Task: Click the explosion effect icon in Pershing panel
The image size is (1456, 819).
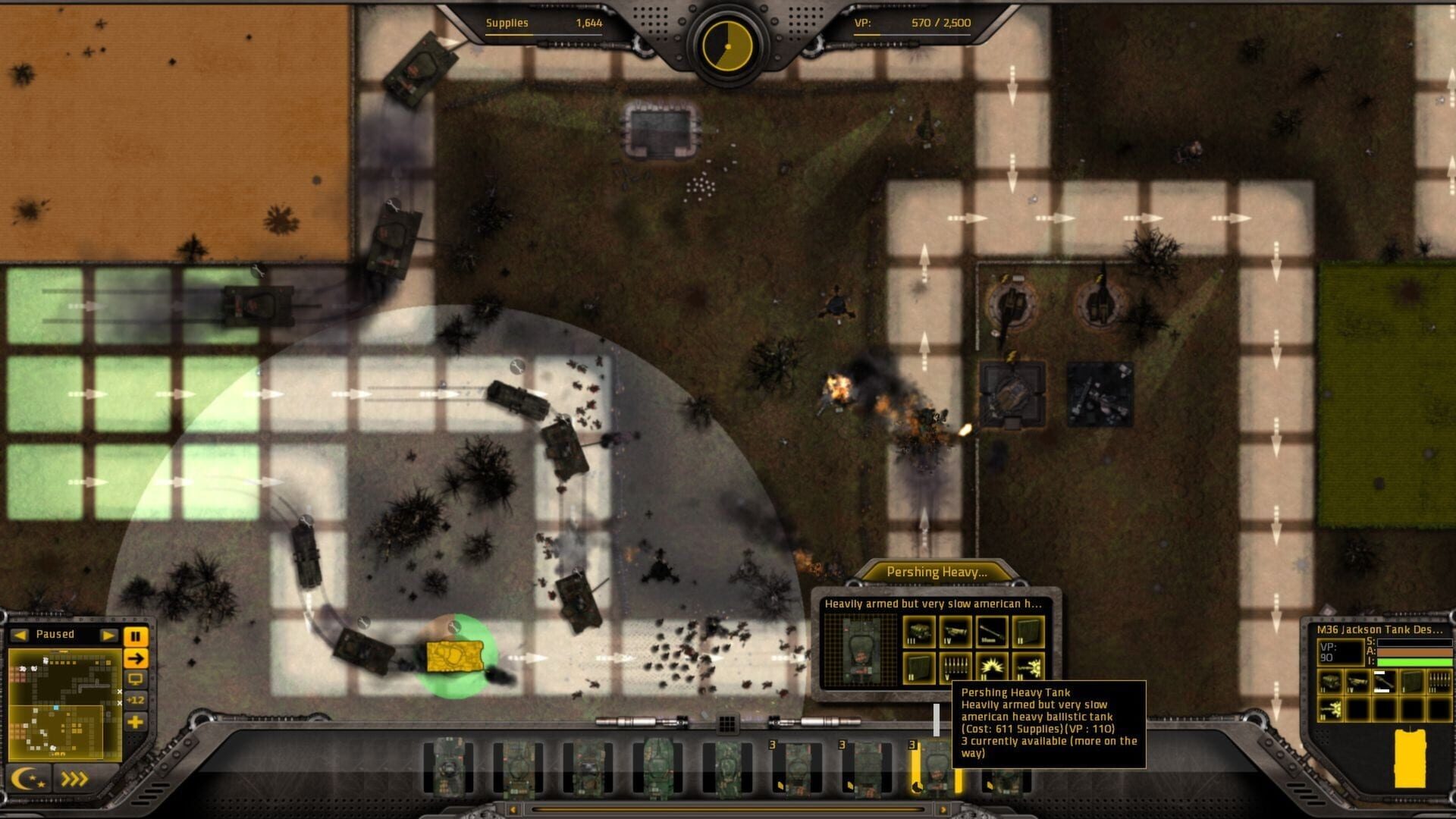Action: pyautogui.click(x=992, y=667)
